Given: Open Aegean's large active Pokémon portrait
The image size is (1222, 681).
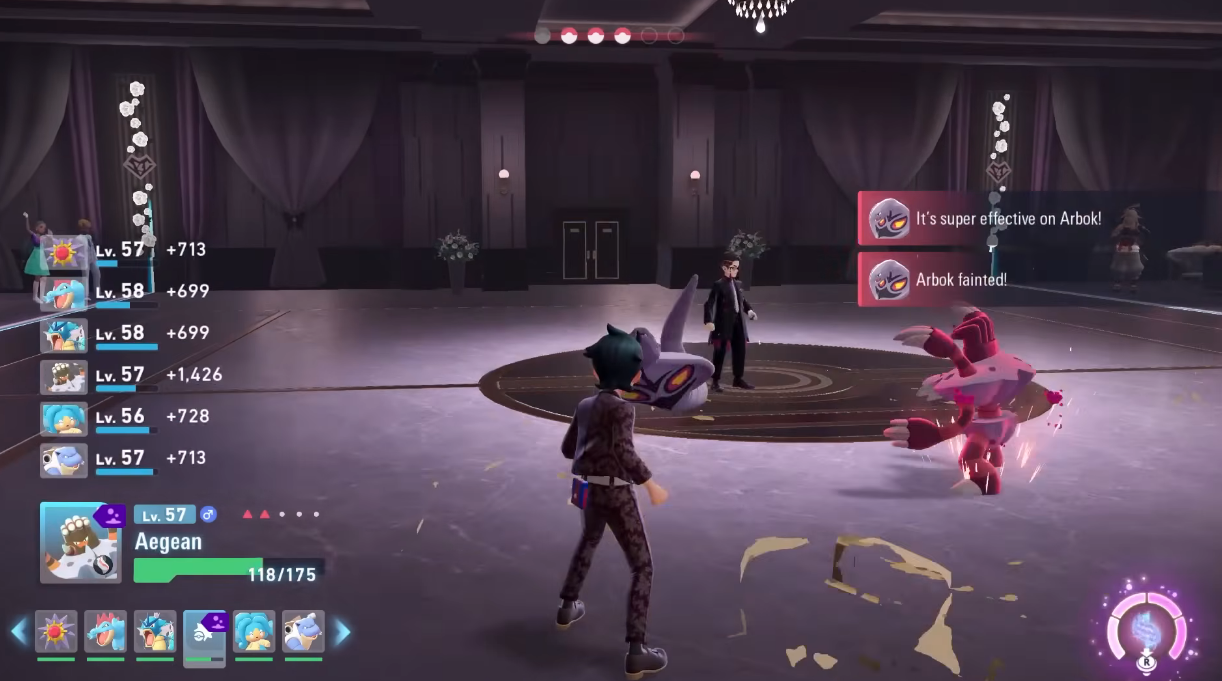Looking at the screenshot, I should (79, 543).
